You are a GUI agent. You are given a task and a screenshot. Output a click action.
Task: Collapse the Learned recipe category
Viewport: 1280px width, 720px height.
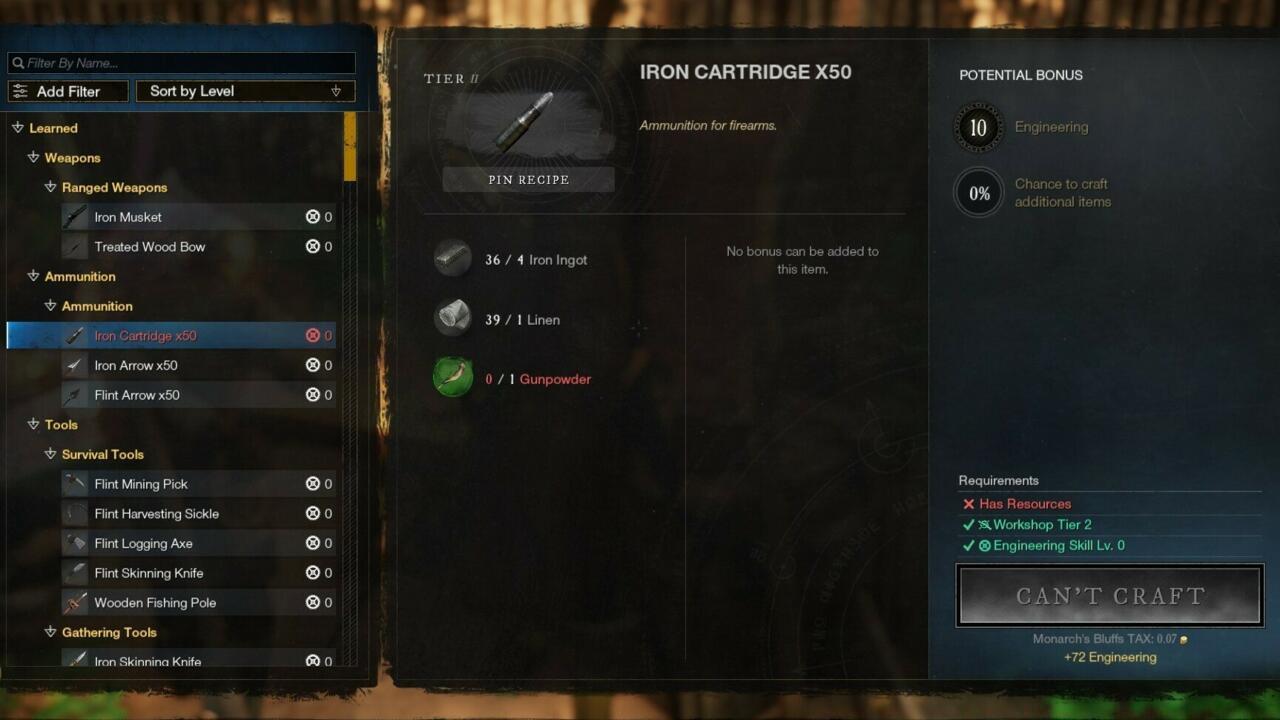click(x=18, y=128)
